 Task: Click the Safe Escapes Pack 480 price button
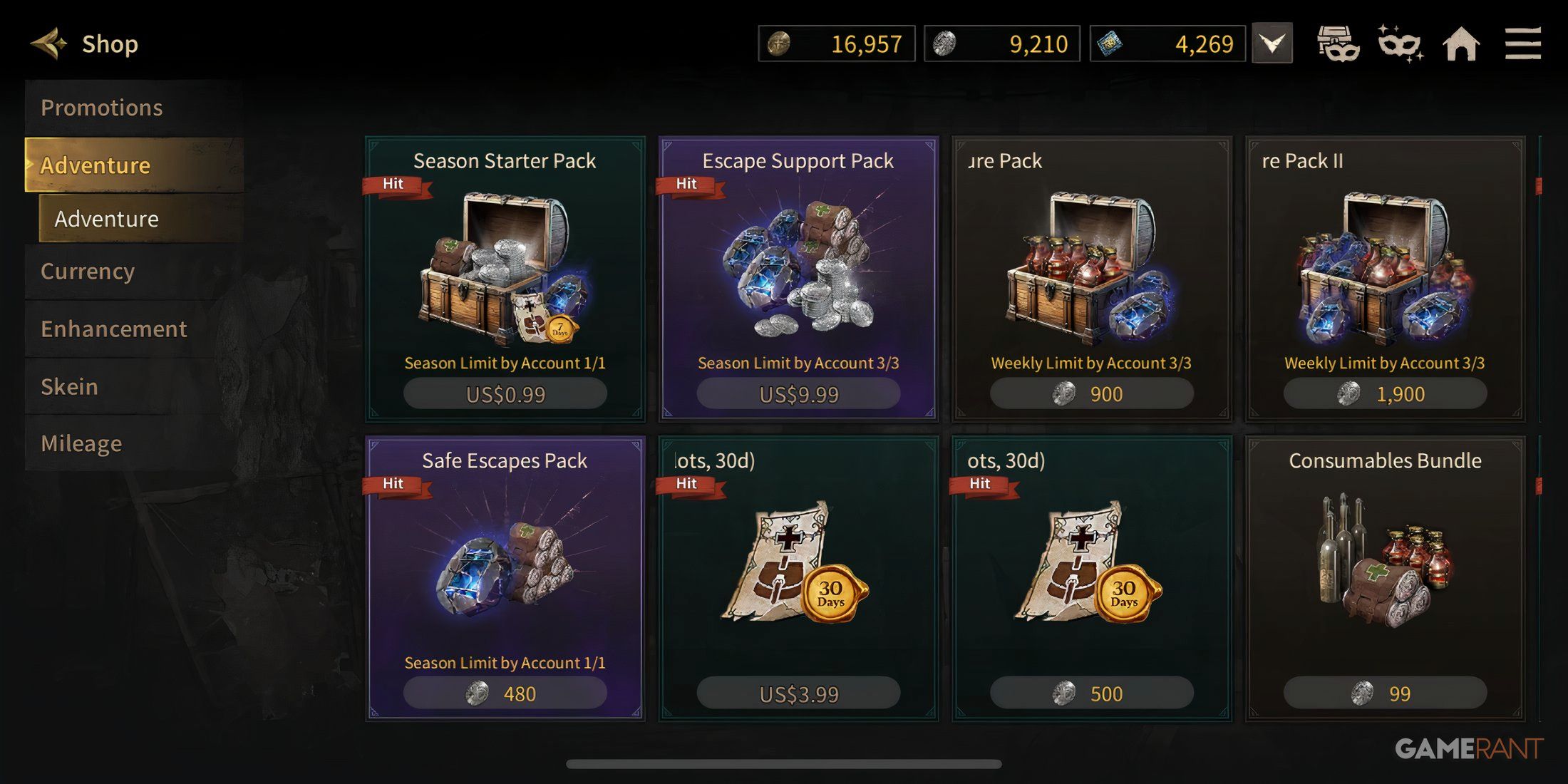coord(504,692)
